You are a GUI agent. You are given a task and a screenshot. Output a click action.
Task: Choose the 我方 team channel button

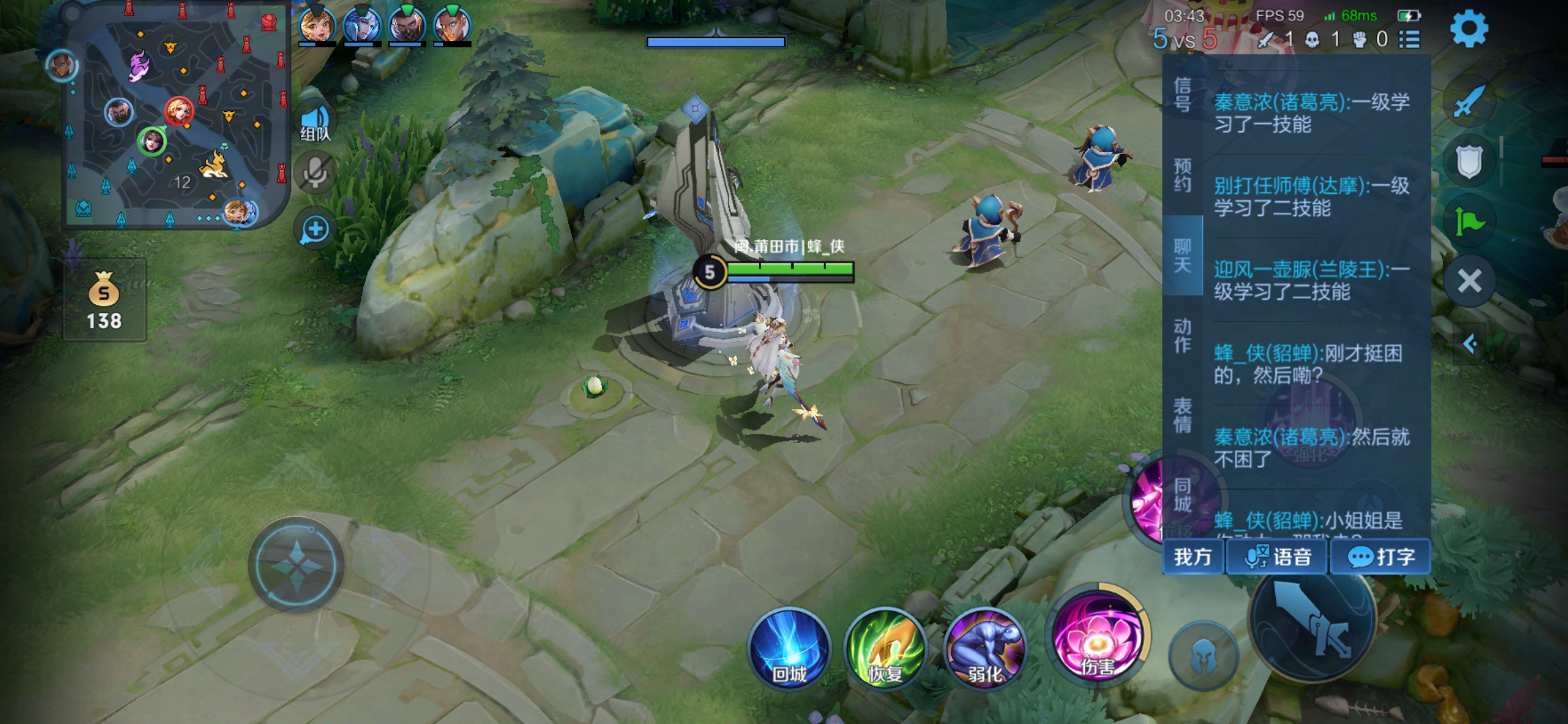1193,557
